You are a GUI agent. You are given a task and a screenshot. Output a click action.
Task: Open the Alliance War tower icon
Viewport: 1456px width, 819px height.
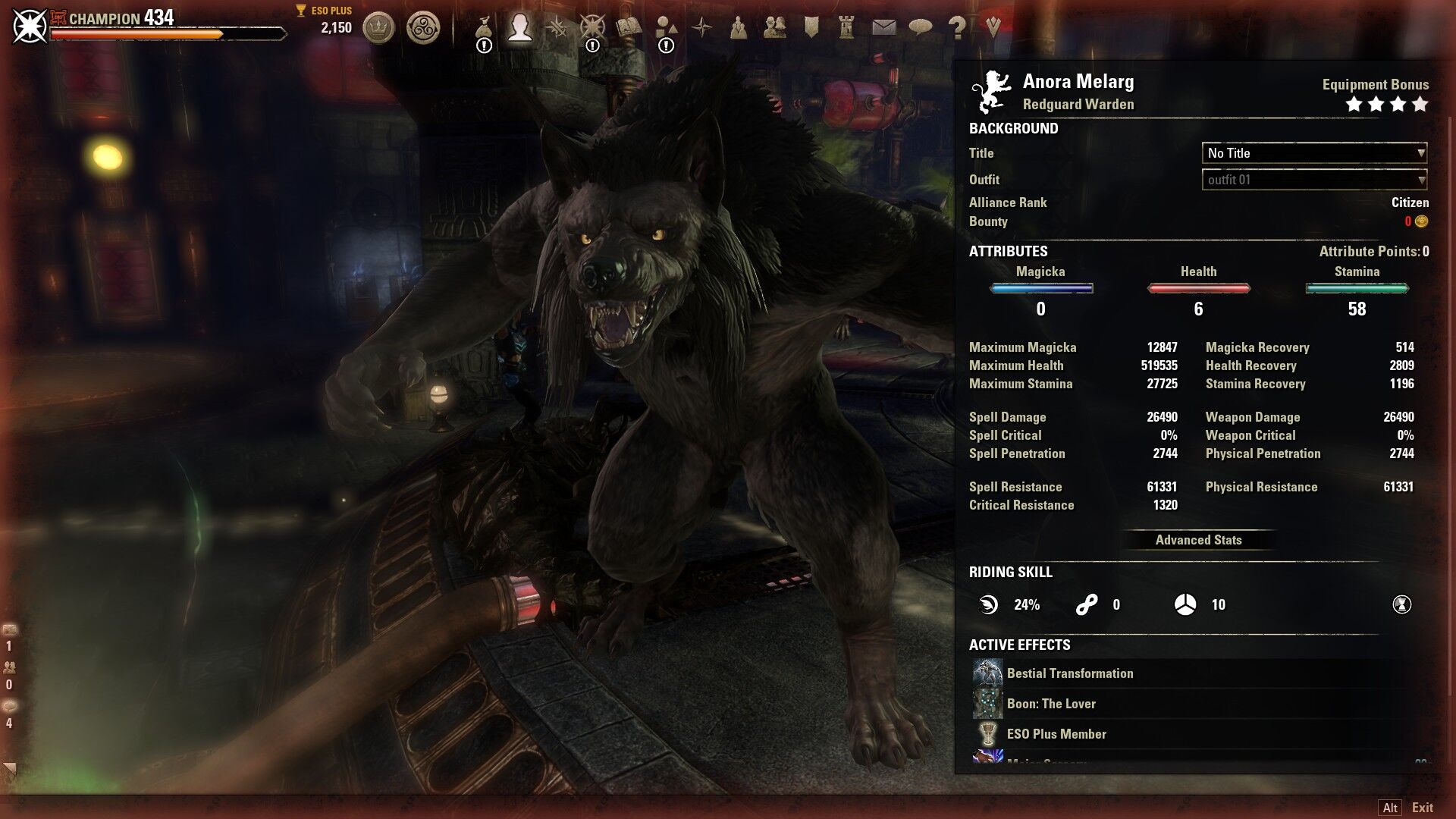(x=847, y=28)
